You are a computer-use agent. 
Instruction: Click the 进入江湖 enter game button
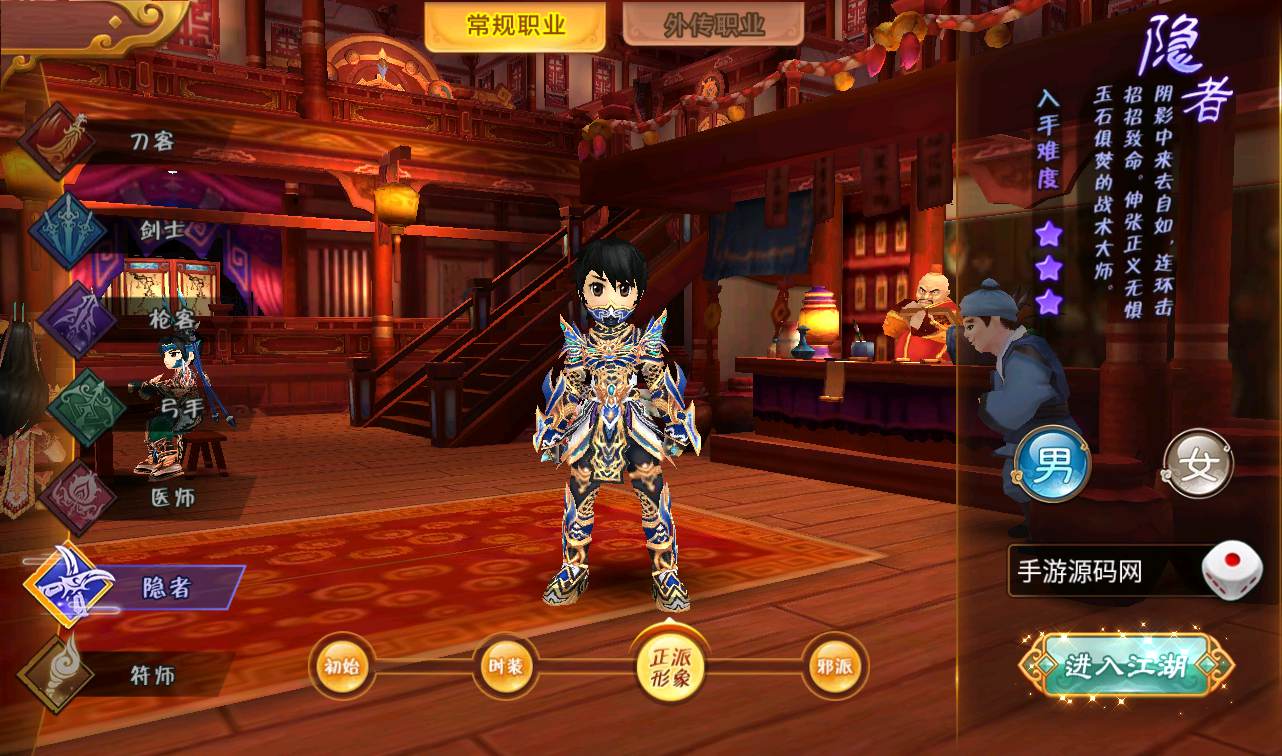[x=1126, y=665]
